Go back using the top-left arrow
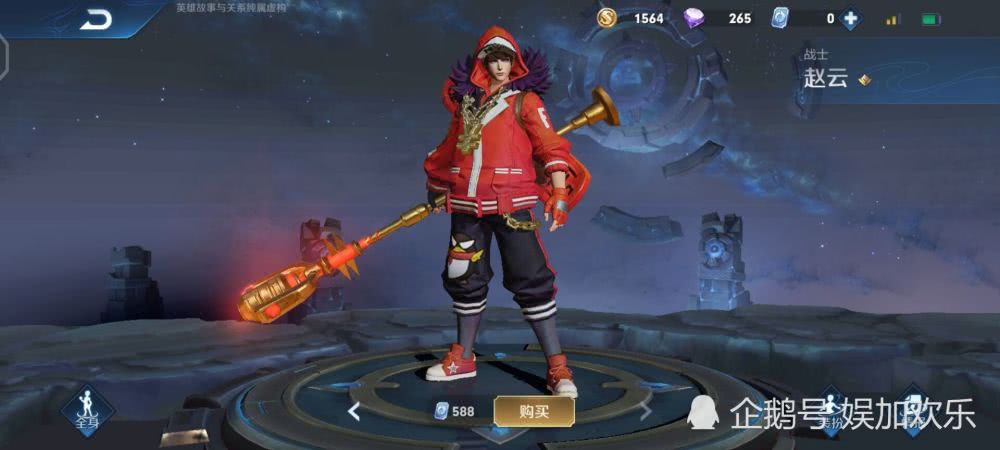Screen dimensions: 1000x450 tap(97, 18)
